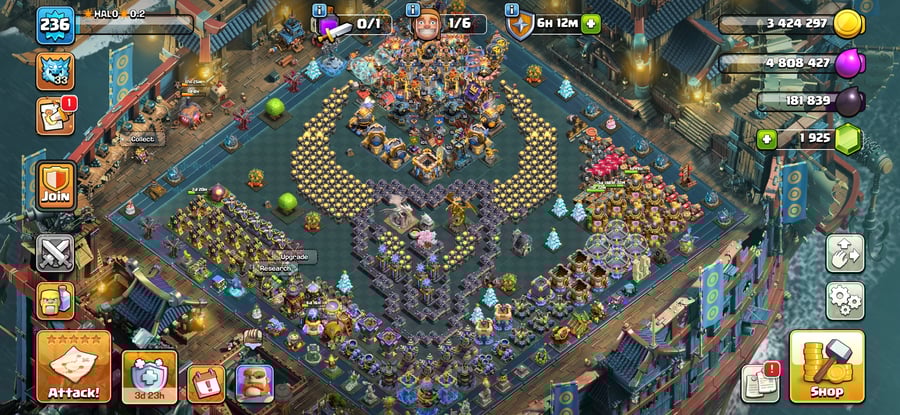Open the builder character portrait button
The image size is (900, 415).
[254, 383]
